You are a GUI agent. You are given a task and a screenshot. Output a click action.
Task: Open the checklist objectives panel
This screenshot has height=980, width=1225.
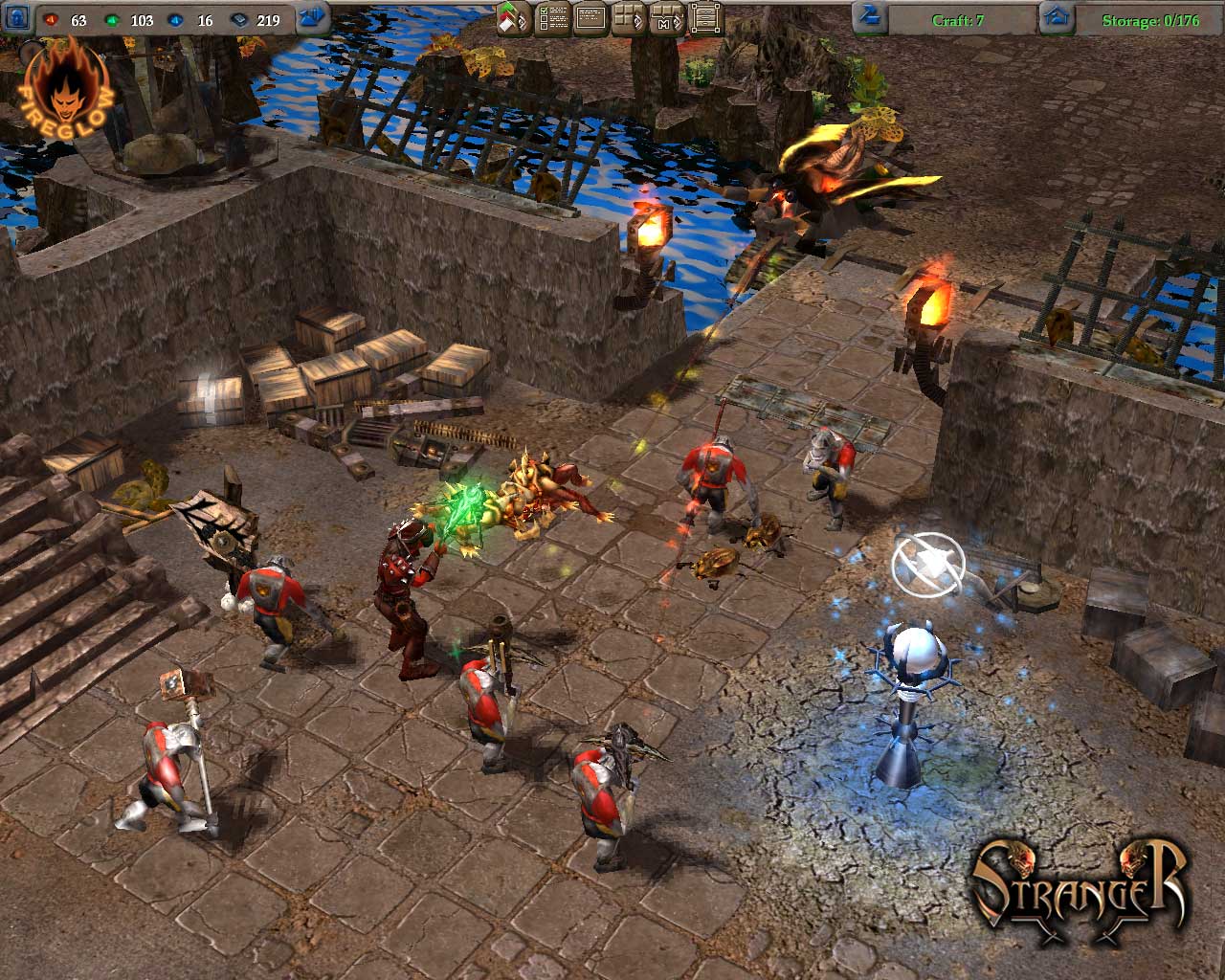[553, 18]
